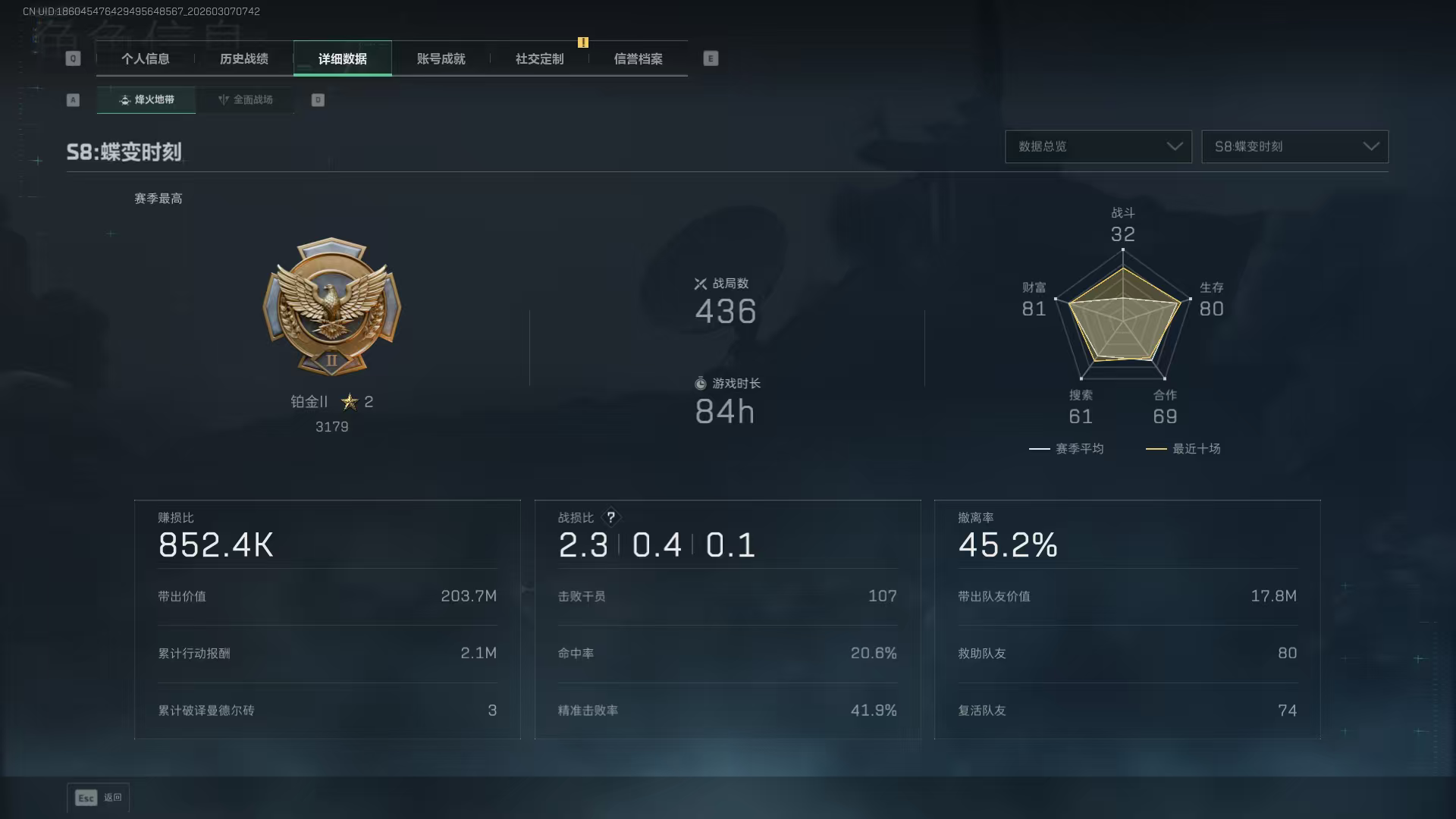Switch to the 全面战场 mode sub-tab
This screenshot has height=819, width=1456.
[x=245, y=100]
